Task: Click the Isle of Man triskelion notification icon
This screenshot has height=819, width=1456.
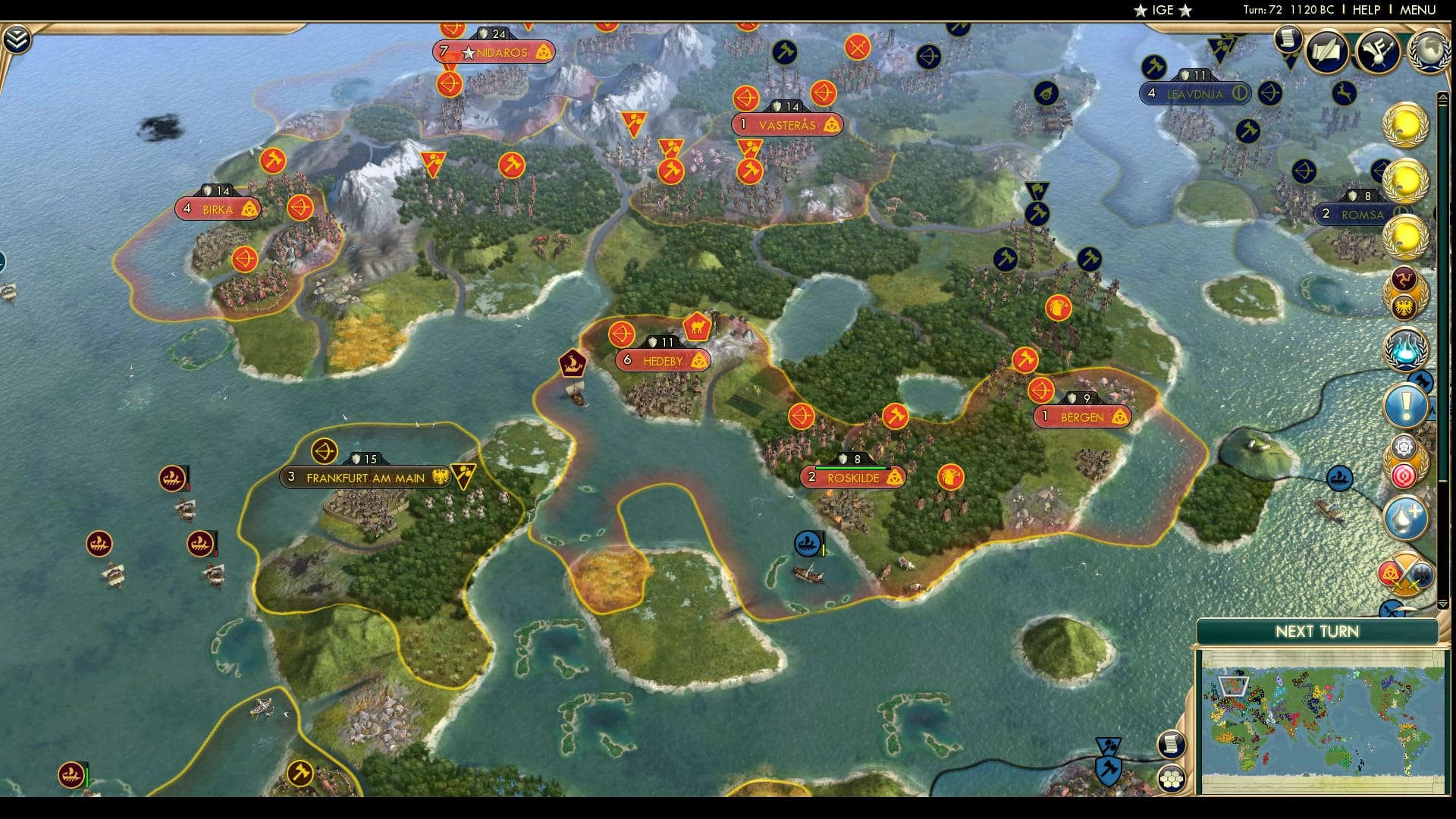Action: tap(1404, 279)
